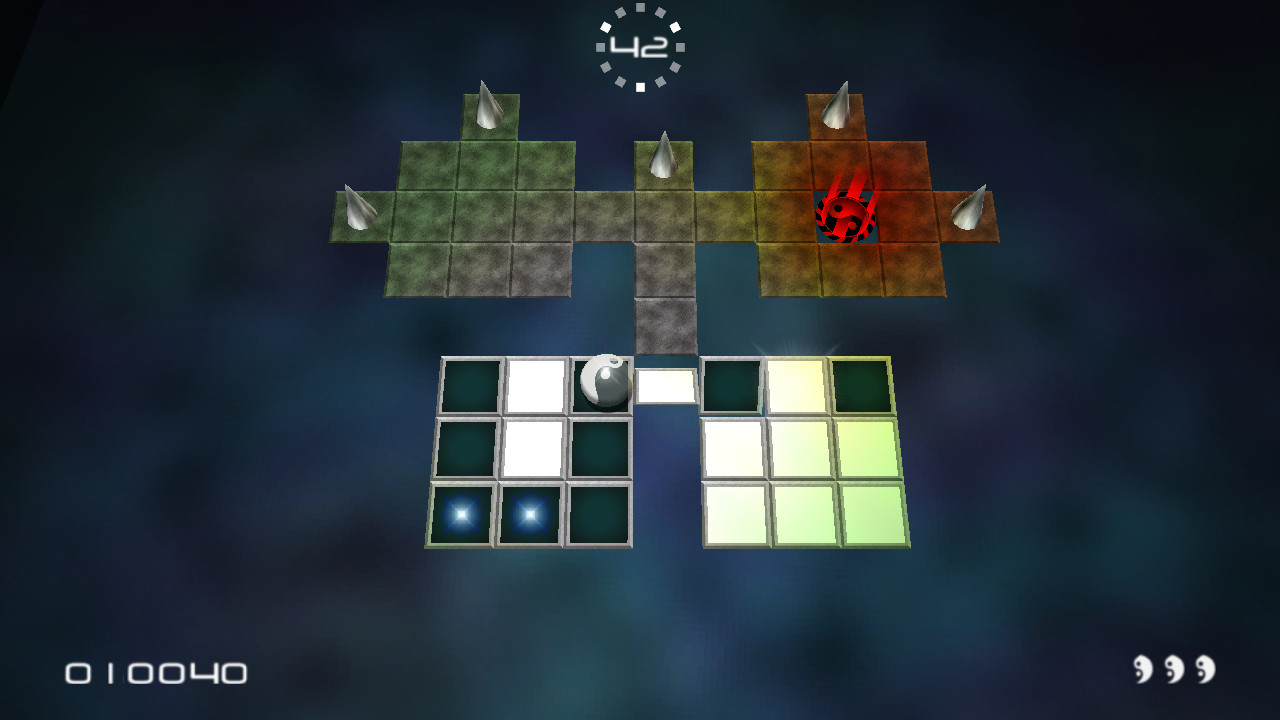This screenshot has height=720, width=1280.
Task: Open the circular timer showing 42
Action: coord(640,43)
